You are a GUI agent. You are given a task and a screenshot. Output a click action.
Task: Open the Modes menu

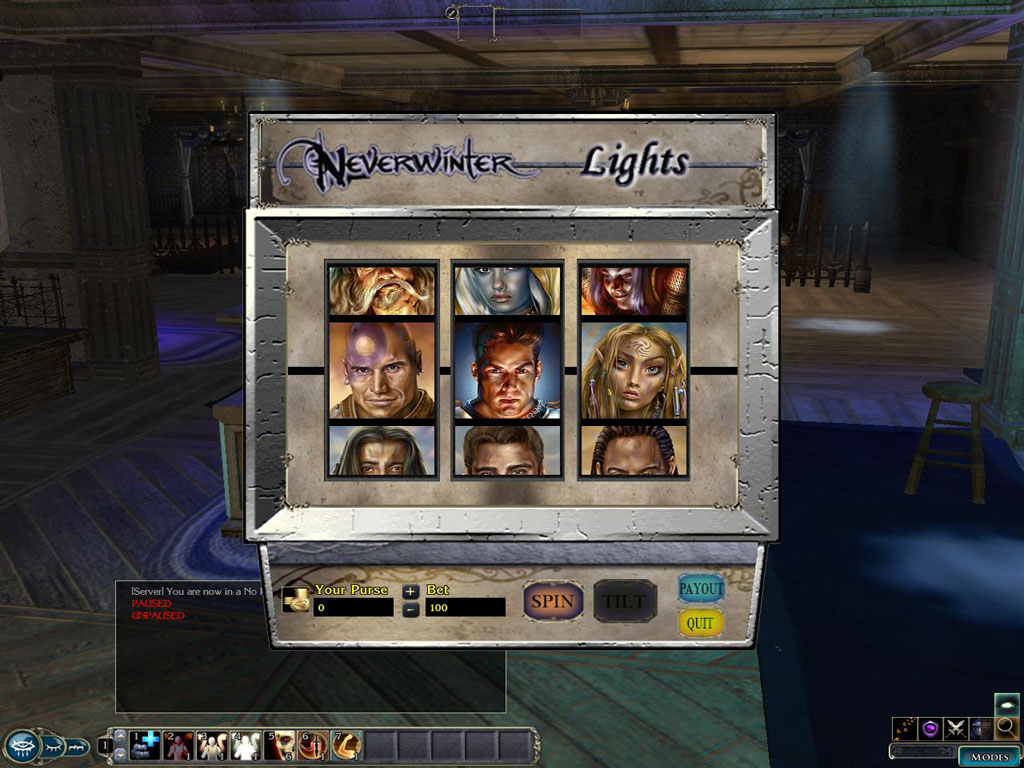click(989, 757)
